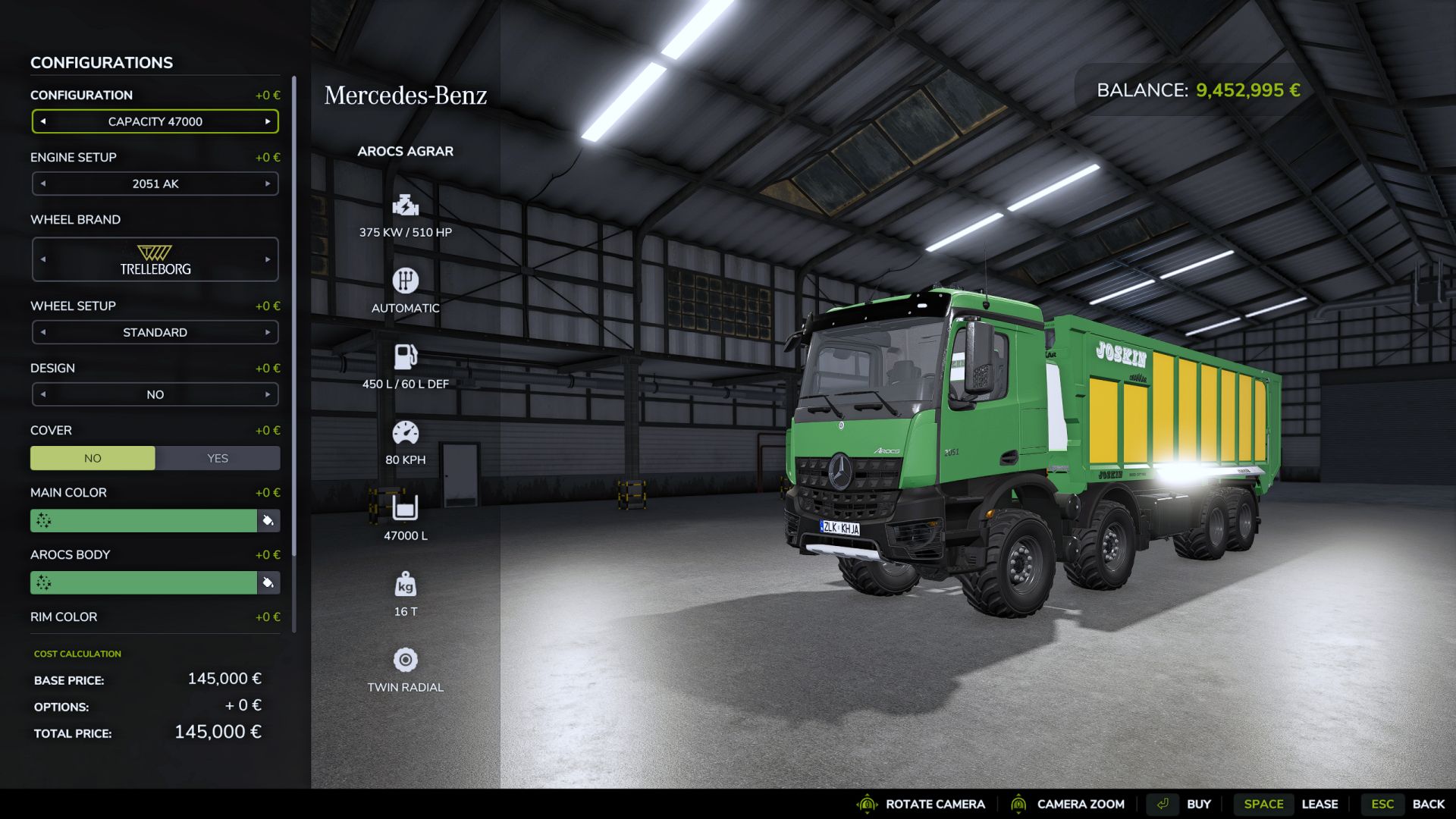1456x819 pixels.
Task: Click the Twin Radial wheel icon
Action: tap(406, 660)
